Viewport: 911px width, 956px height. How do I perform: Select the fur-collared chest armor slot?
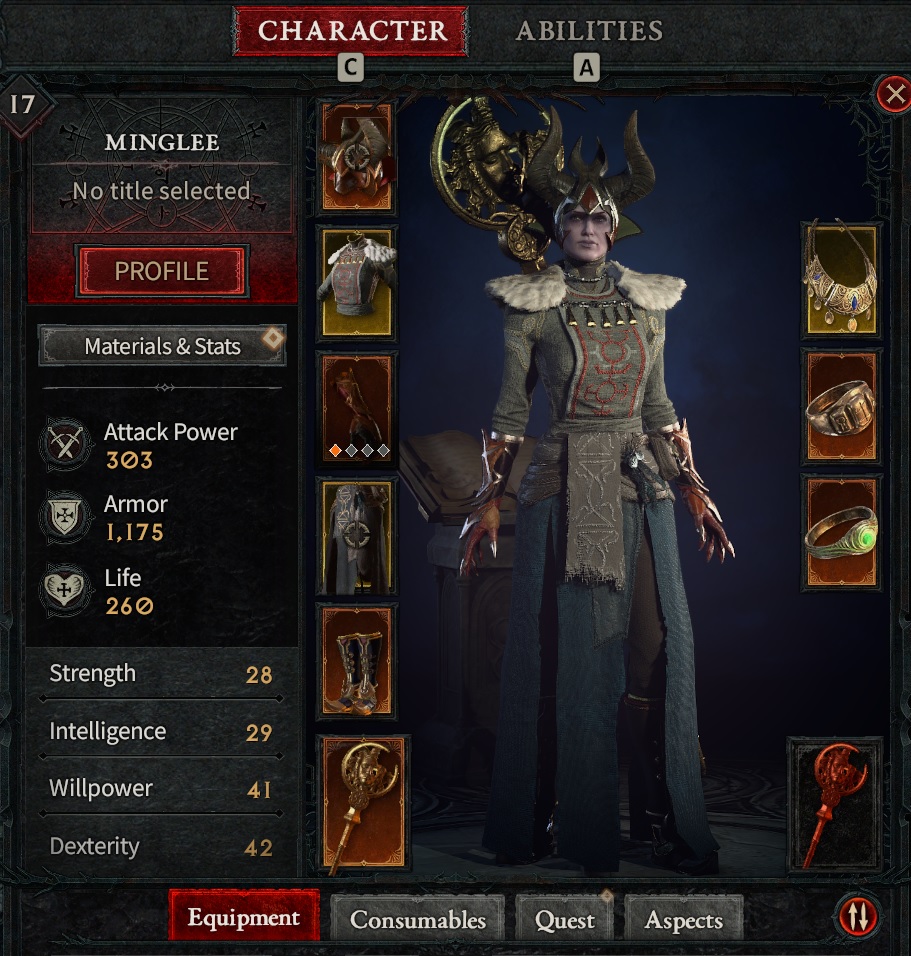[356, 281]
